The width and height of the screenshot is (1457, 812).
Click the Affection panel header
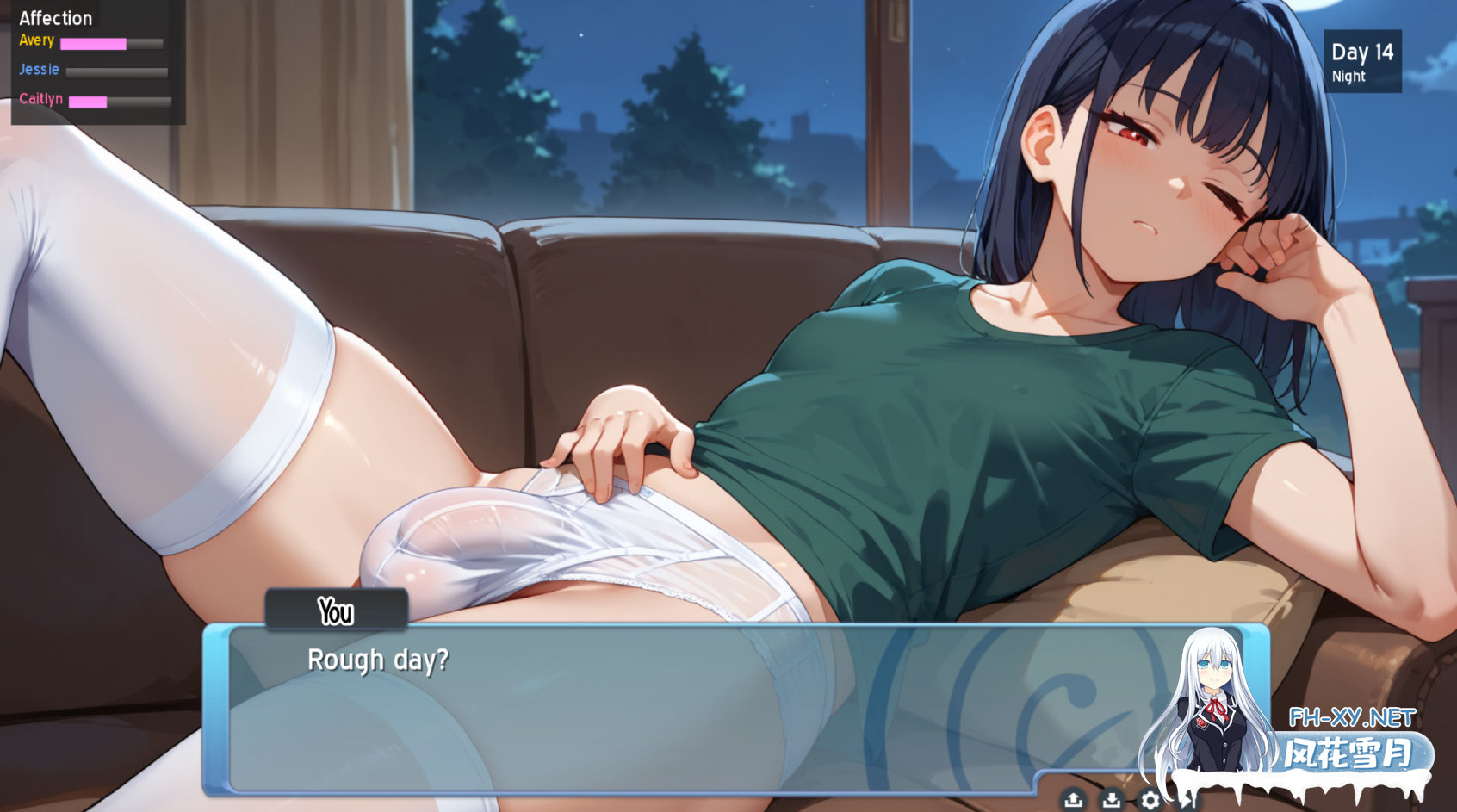point(56,17)
